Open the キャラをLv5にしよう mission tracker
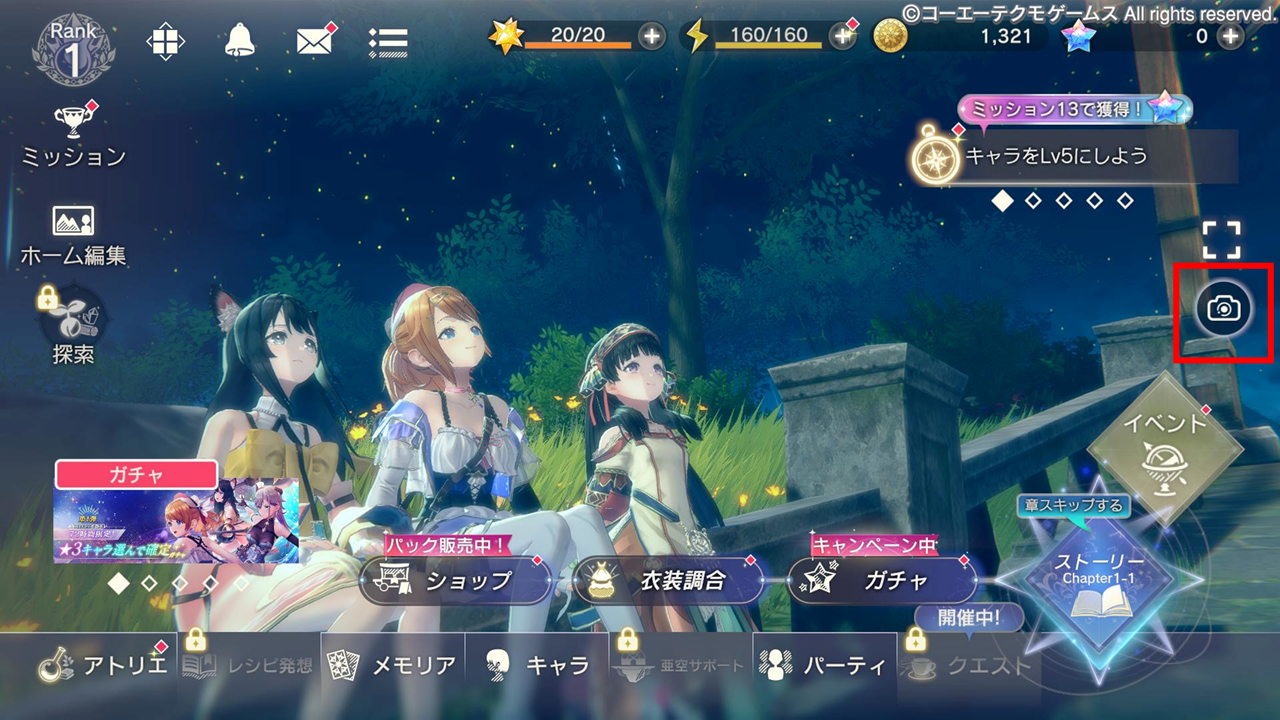1280x720 pixels. pyautogui.click(x=1075, y=157)
